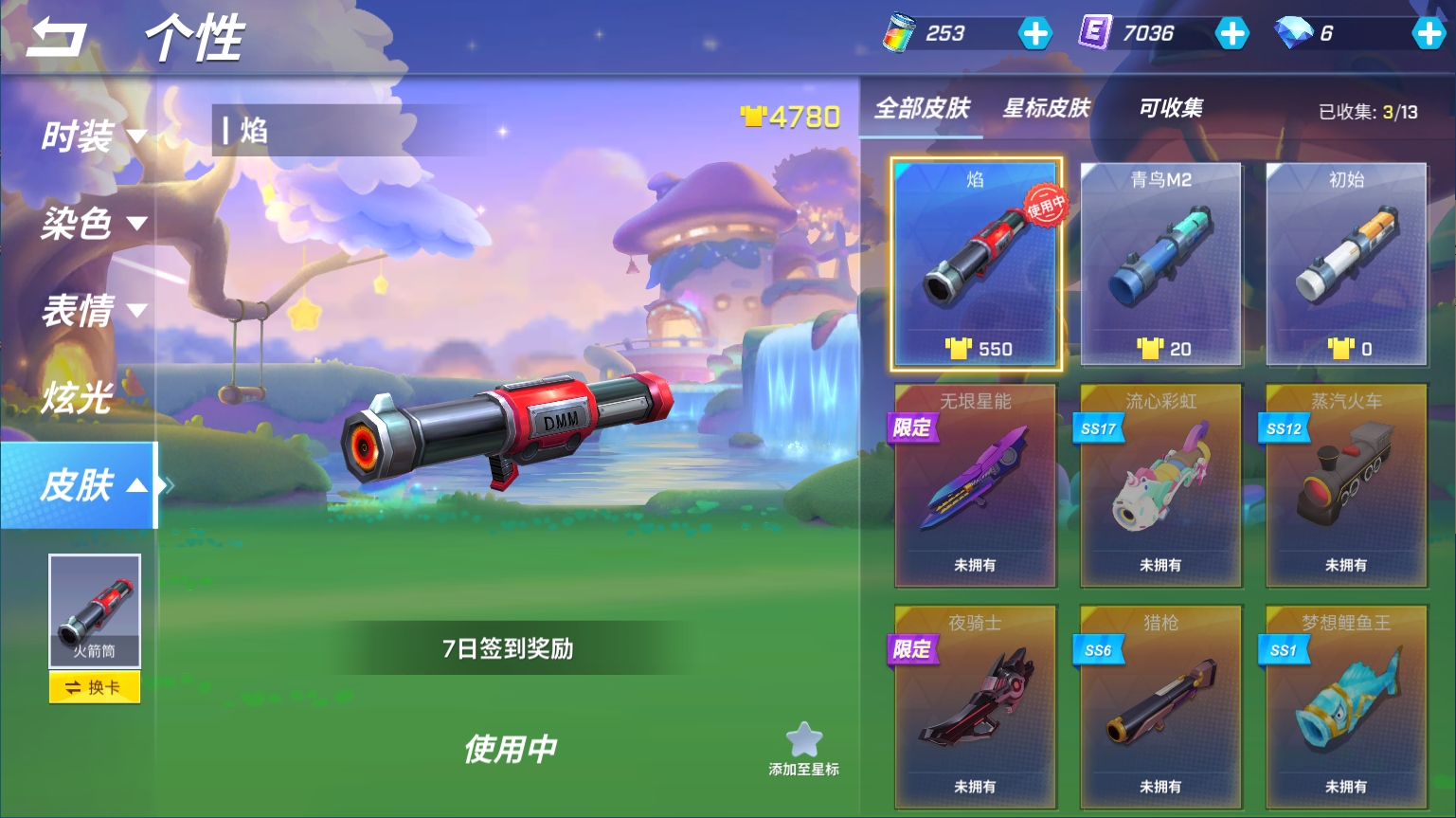Screen dimensions: 1456x818
Task: Click the 换卡 swap card button
Action: tap(94, 687)
